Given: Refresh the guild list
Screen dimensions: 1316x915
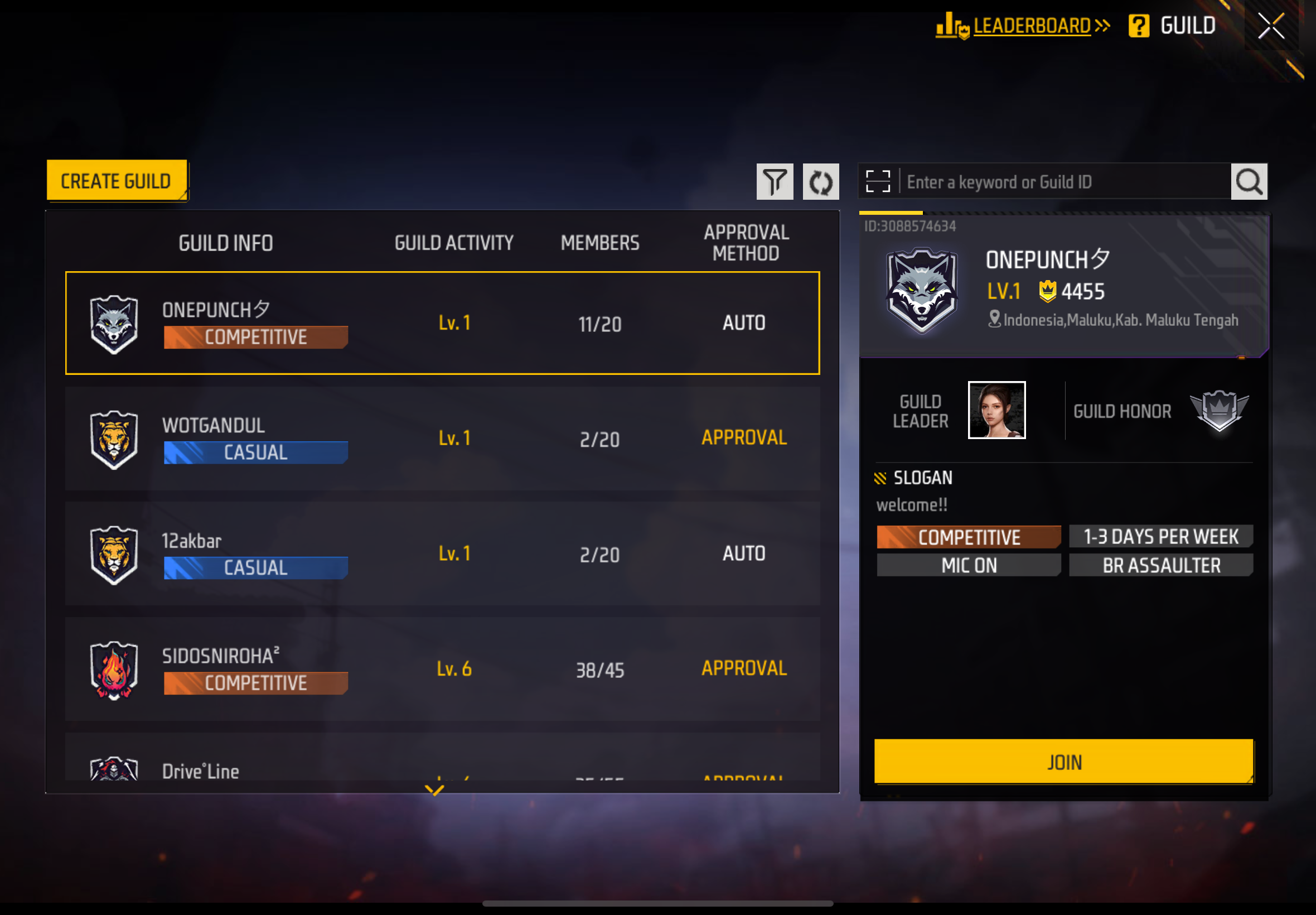Looking at the screenshot, I should click(x=820, y=182).
